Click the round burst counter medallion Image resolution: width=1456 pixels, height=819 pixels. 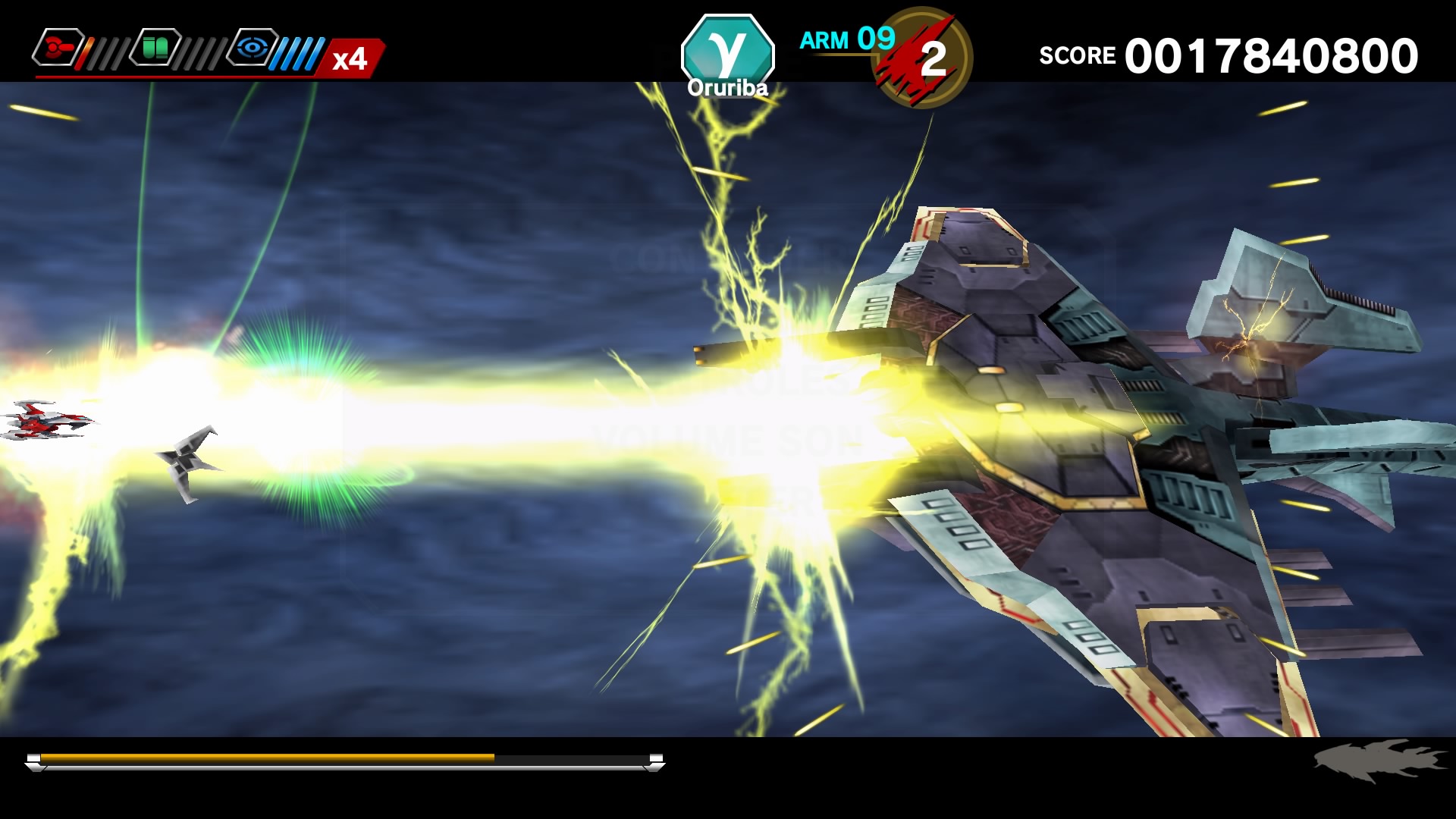926,58
